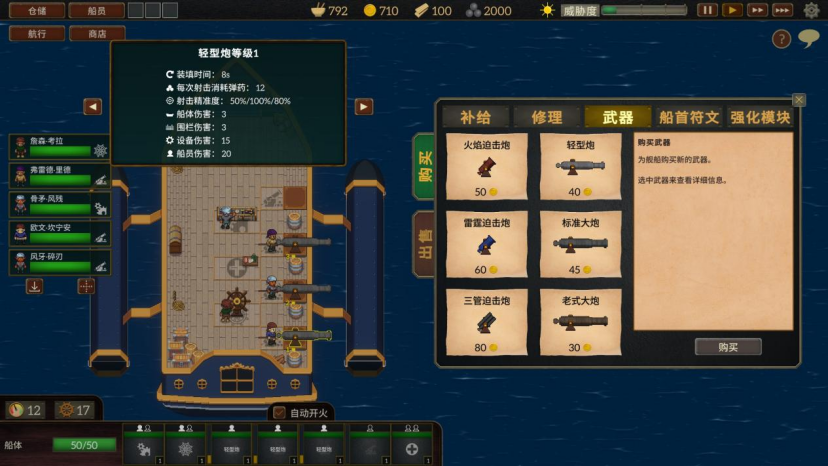
Task: Show the next ship with right arrow
Action: tap(364, 106)
